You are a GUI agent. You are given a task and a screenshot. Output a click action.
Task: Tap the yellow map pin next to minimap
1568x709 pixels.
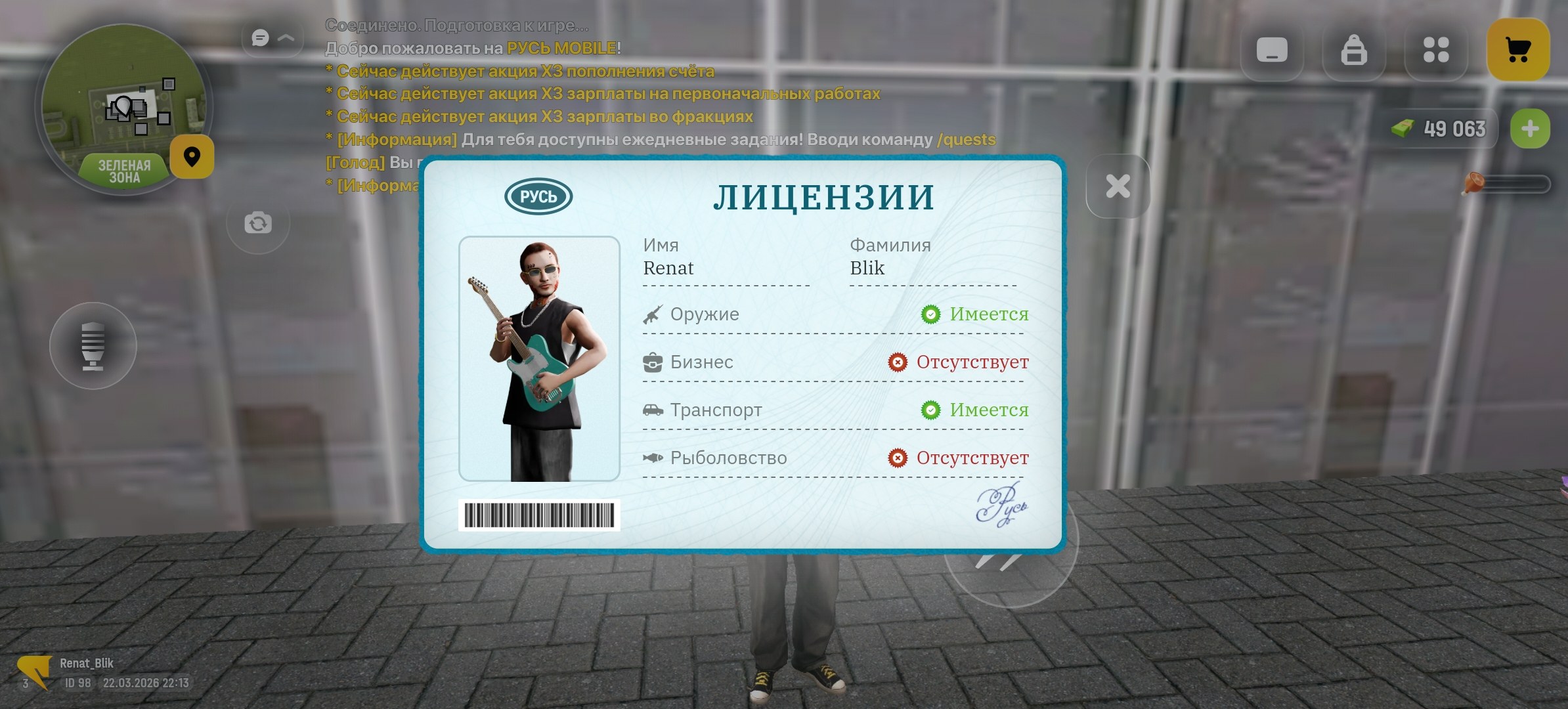click(191, 156)
